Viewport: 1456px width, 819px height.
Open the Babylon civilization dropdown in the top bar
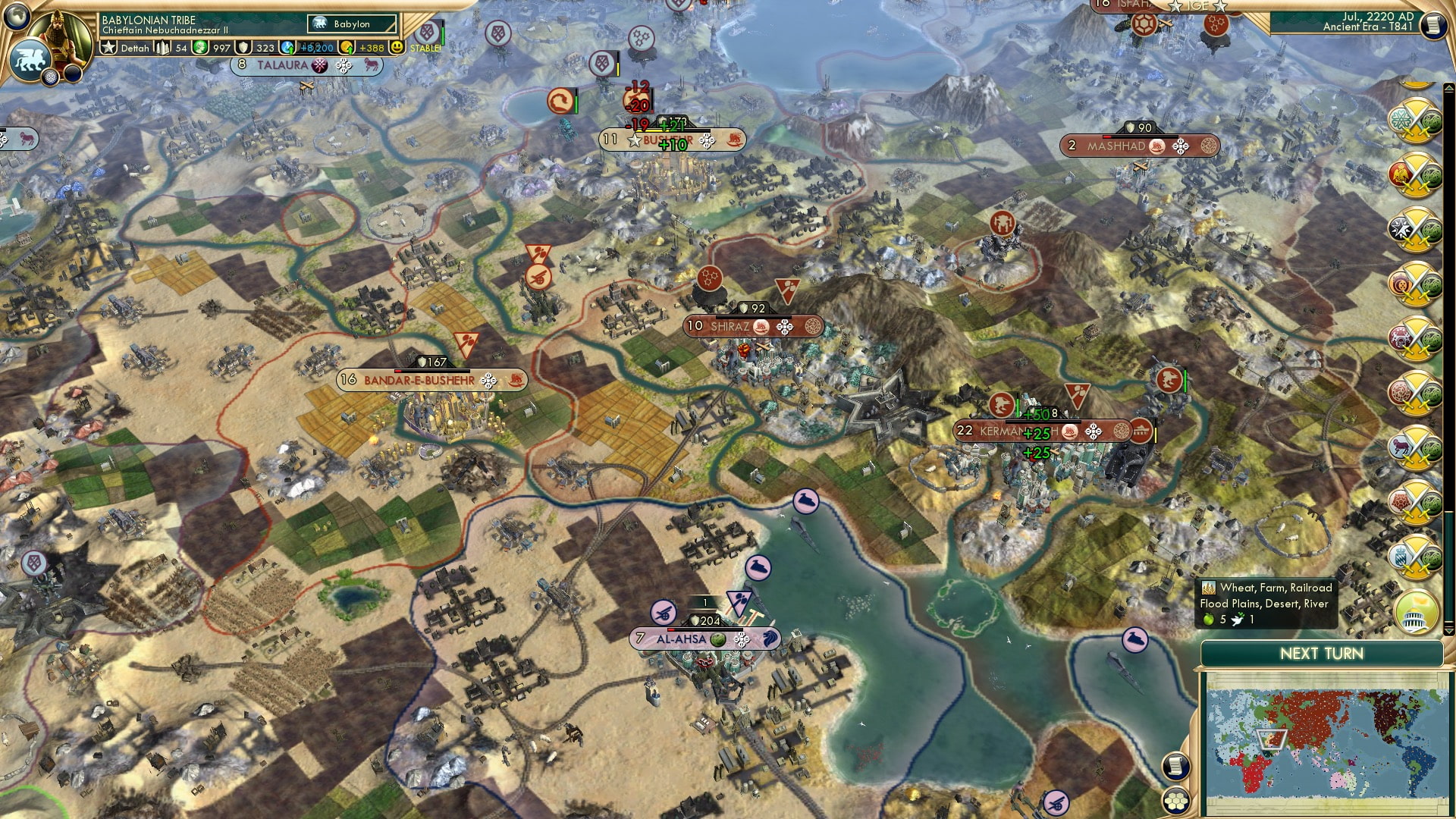(353, 24)
